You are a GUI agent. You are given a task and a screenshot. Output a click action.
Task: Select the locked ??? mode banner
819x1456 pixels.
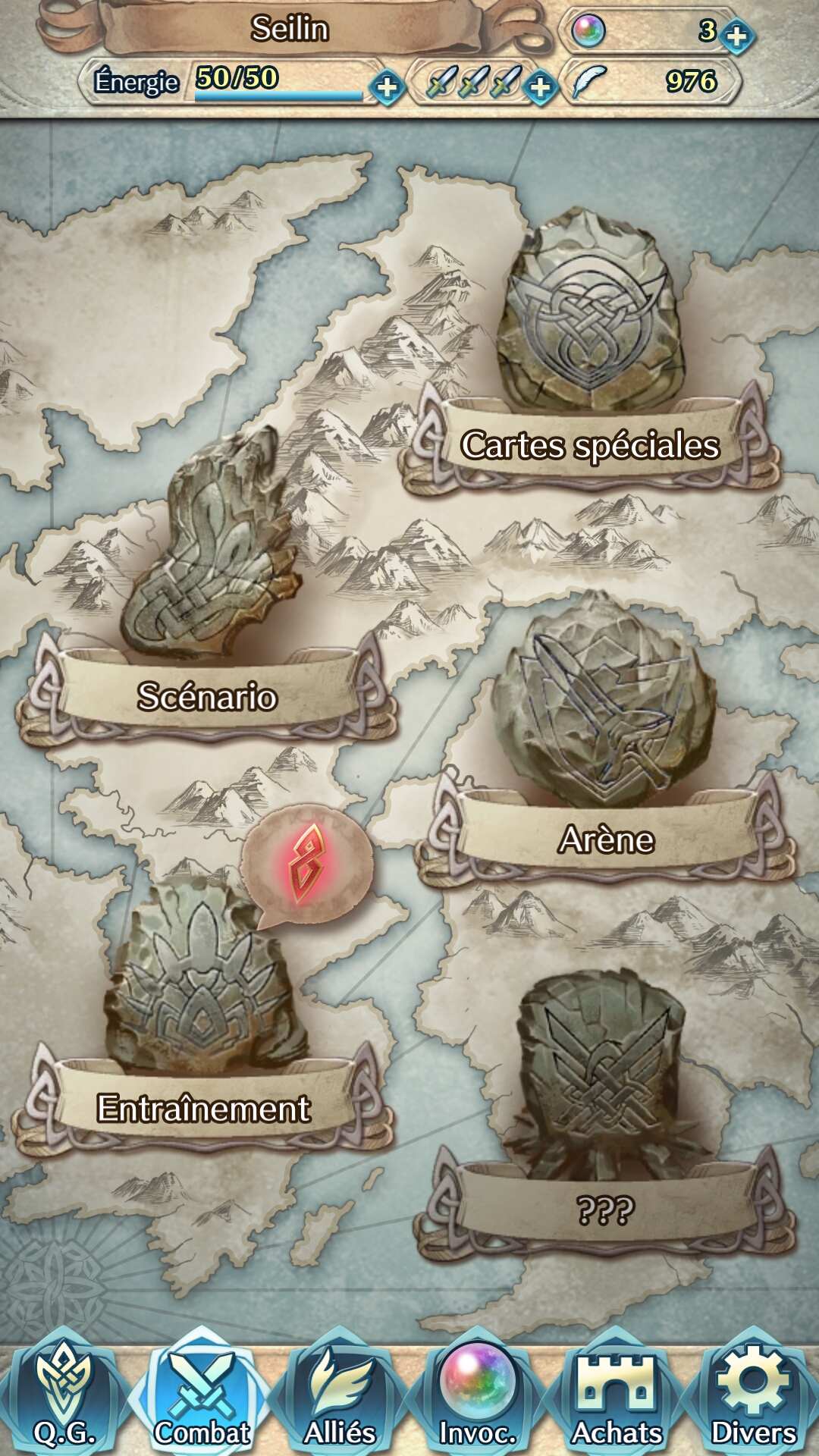[x=604, y=1209]
